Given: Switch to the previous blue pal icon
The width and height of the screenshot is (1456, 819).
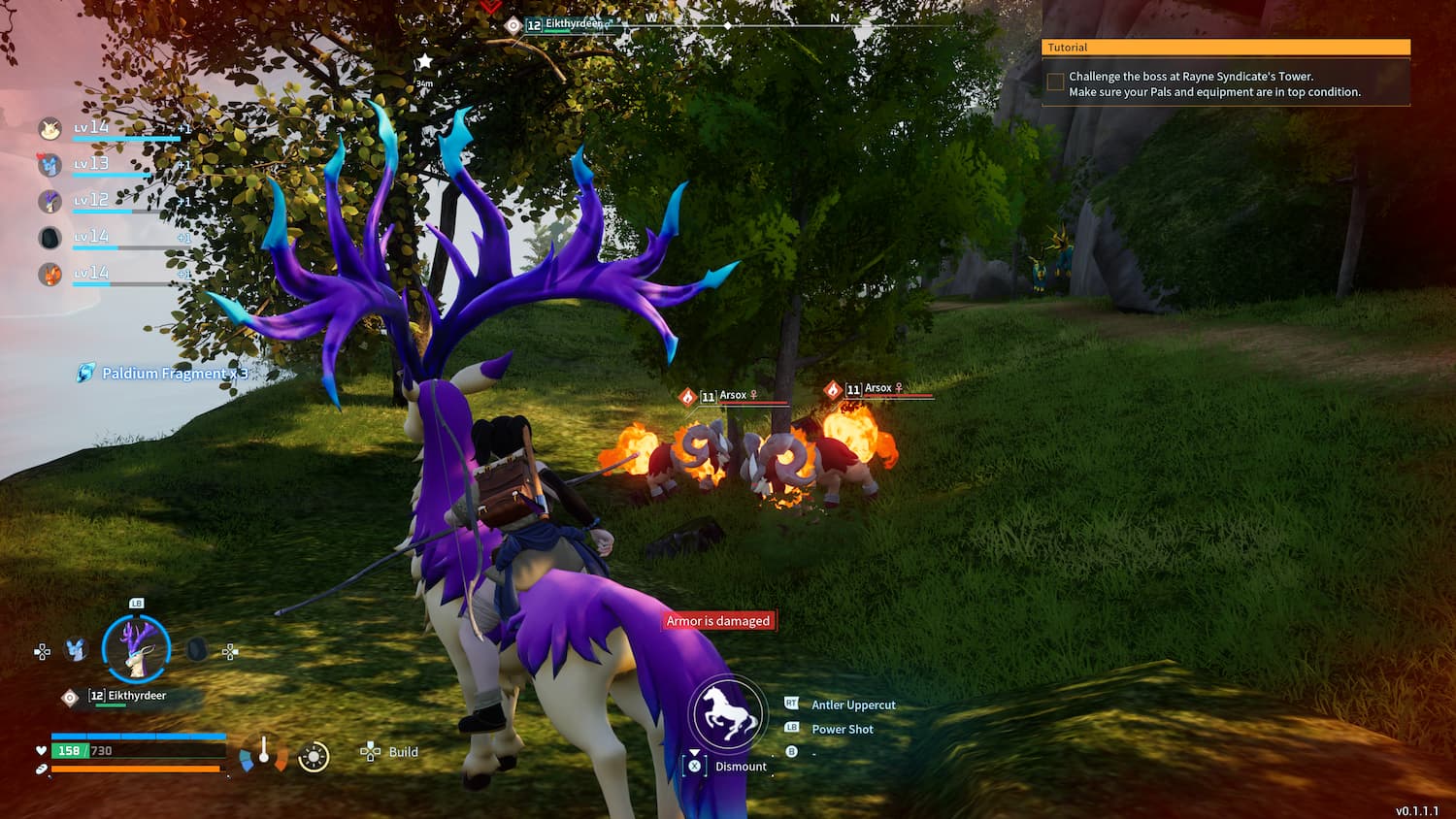Looking at the screenshot, I should point(76,649).
